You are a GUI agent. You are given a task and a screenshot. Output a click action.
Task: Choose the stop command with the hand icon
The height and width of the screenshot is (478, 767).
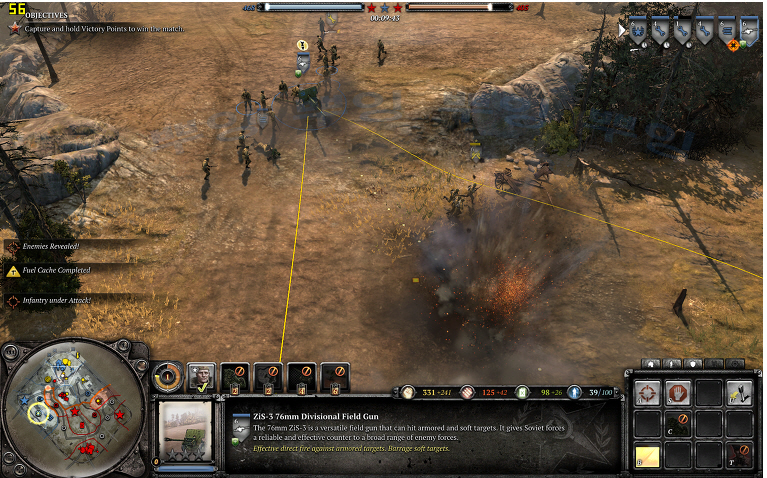(677, 393)
